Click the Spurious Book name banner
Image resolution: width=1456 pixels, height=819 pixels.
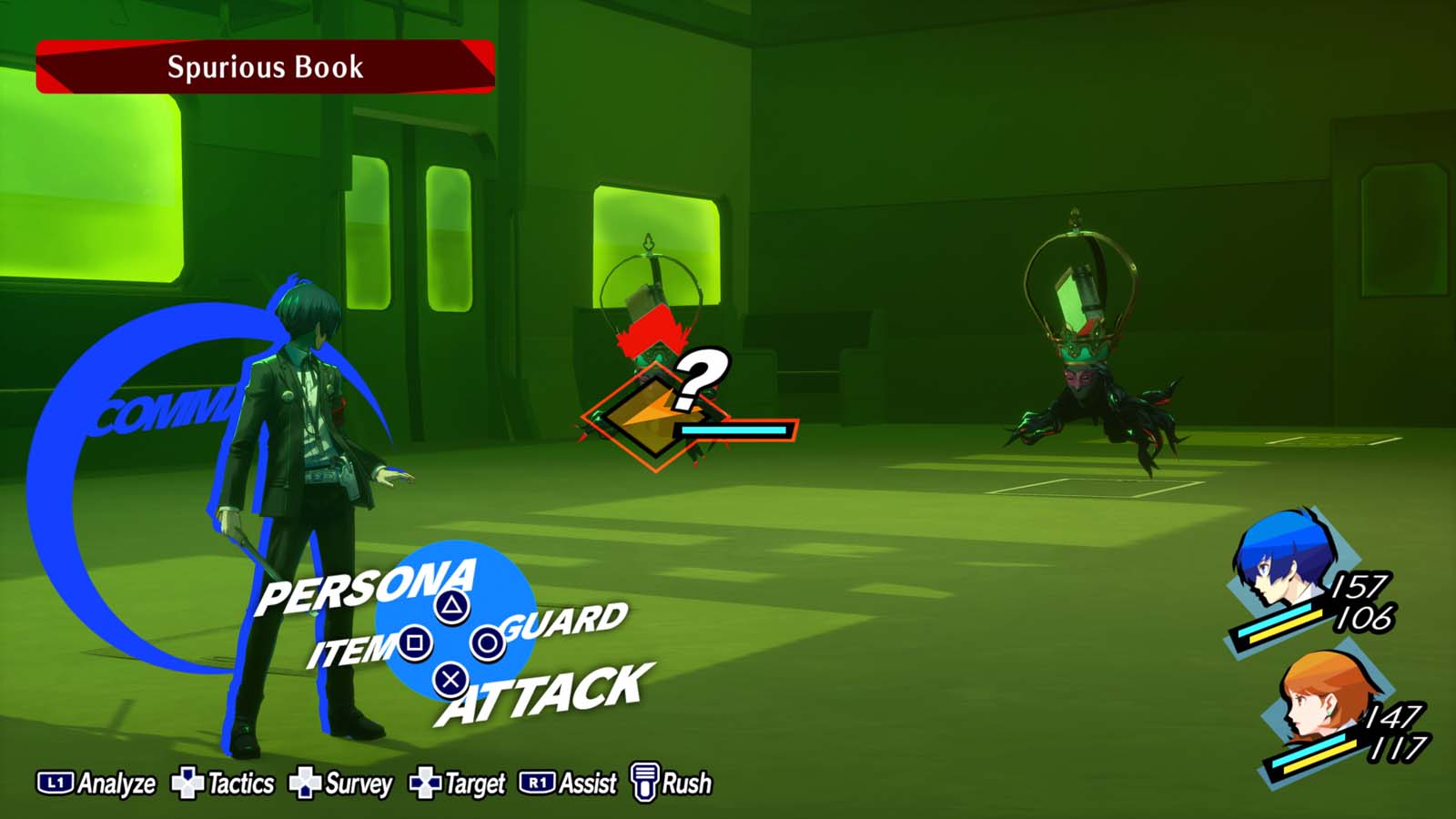264,66
